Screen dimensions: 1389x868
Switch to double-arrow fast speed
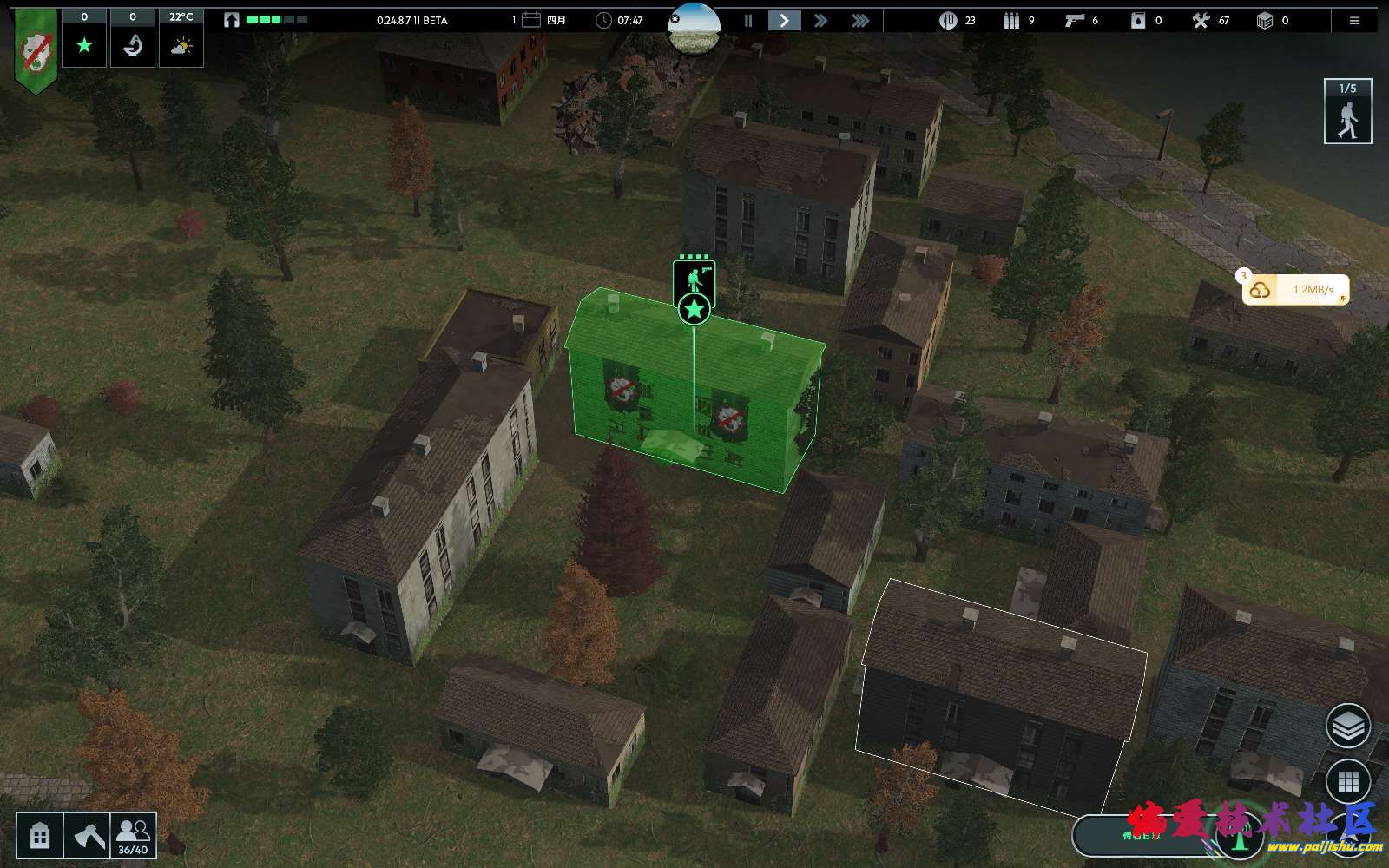820,20
